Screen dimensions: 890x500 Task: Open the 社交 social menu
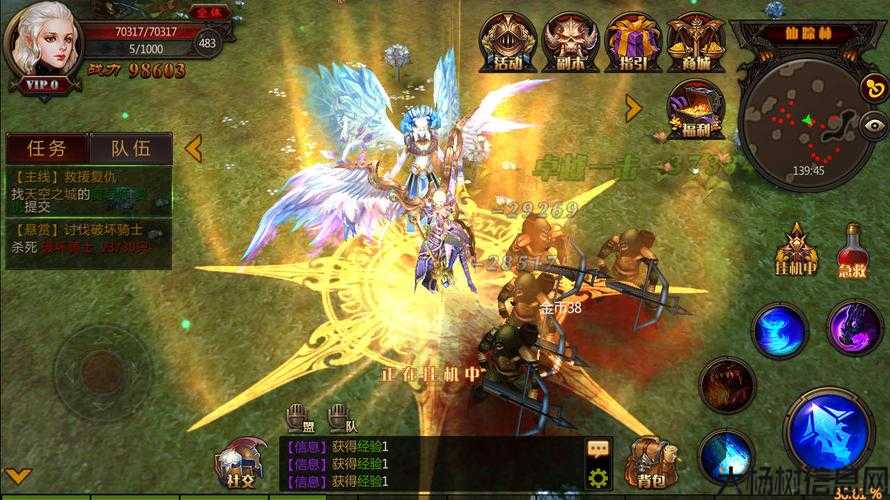tap(240, 462)
